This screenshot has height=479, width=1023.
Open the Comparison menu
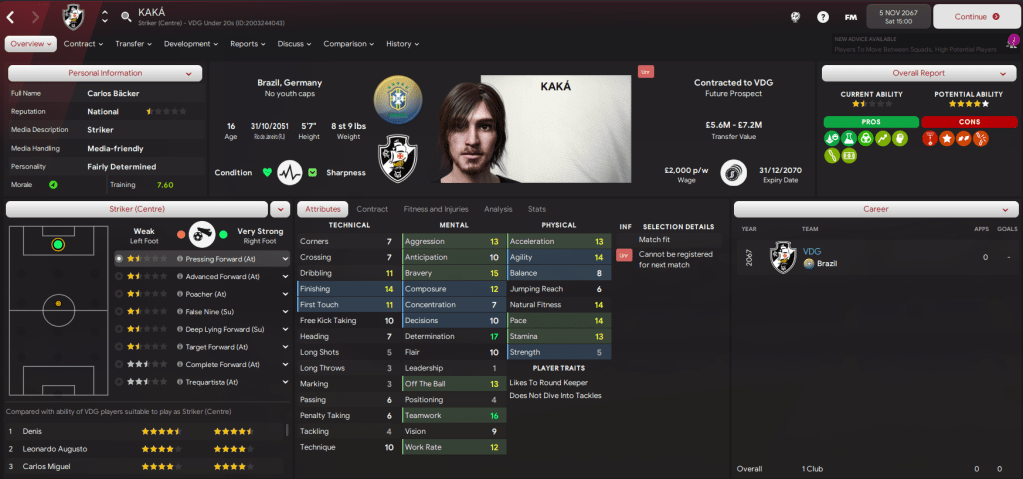tap(349, 44)
